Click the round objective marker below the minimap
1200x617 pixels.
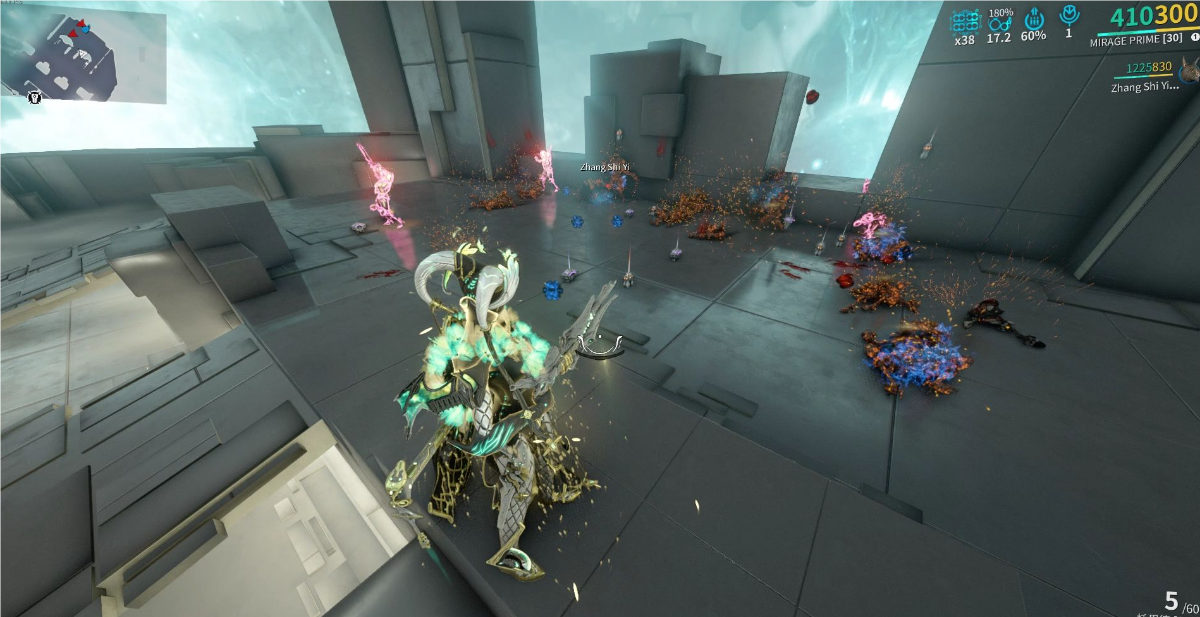(35, 97)
